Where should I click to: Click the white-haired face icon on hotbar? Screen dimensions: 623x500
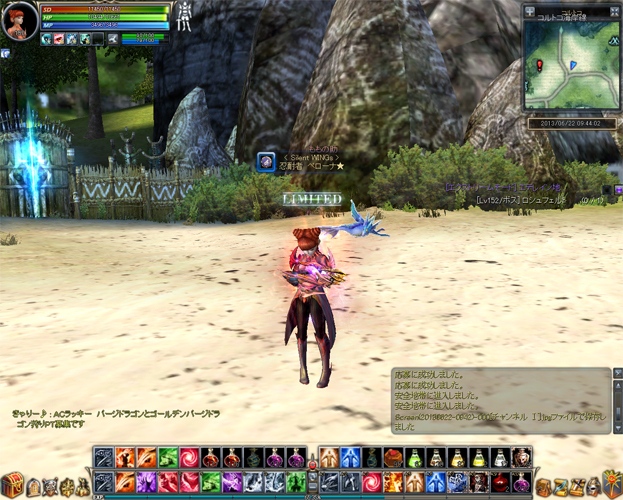(521, 457)
